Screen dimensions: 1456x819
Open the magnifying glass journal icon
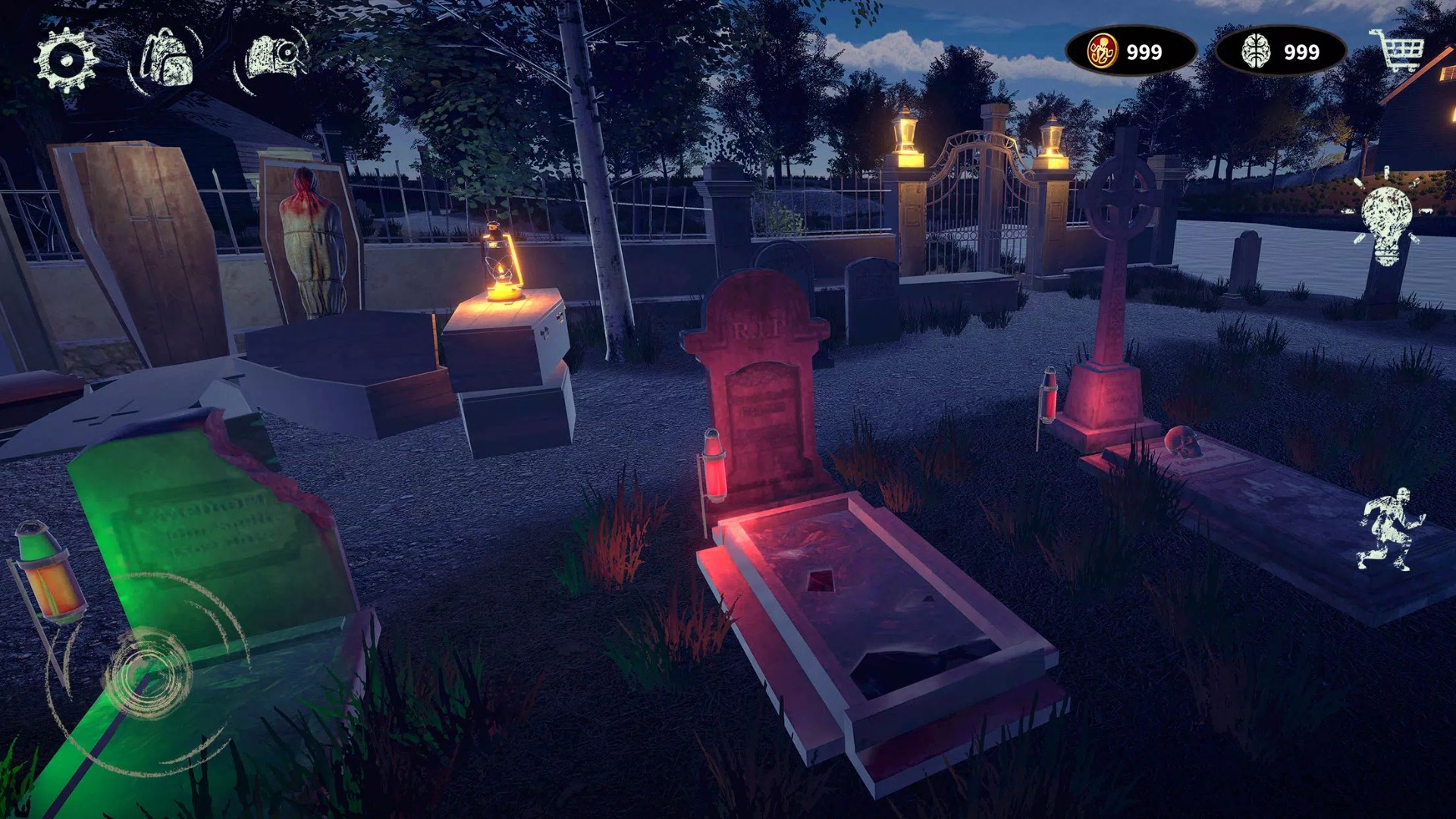(x=275, y=57)
